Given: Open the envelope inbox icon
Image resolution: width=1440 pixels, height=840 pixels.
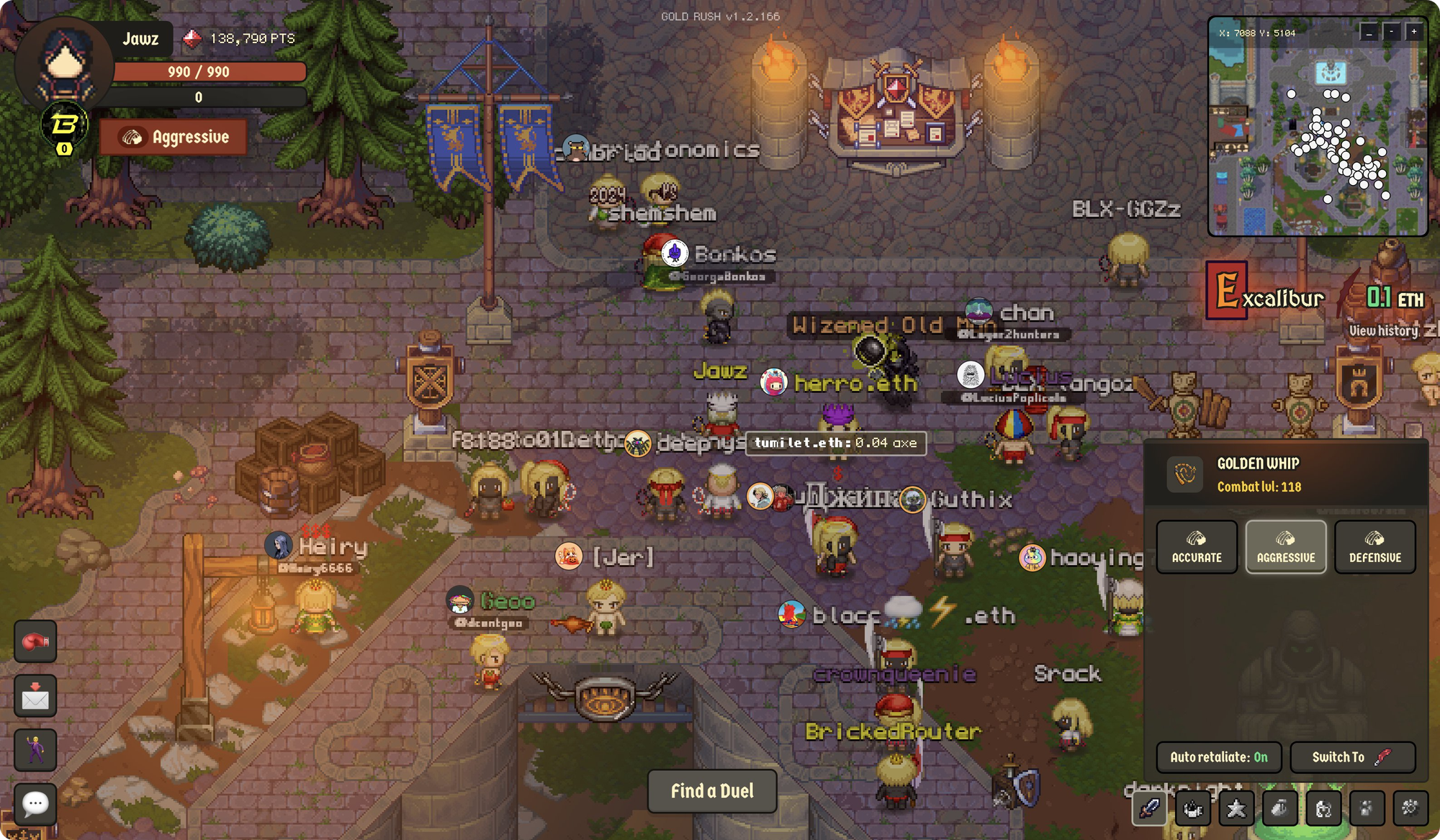Looking at the screenshot, I should 35,696.
